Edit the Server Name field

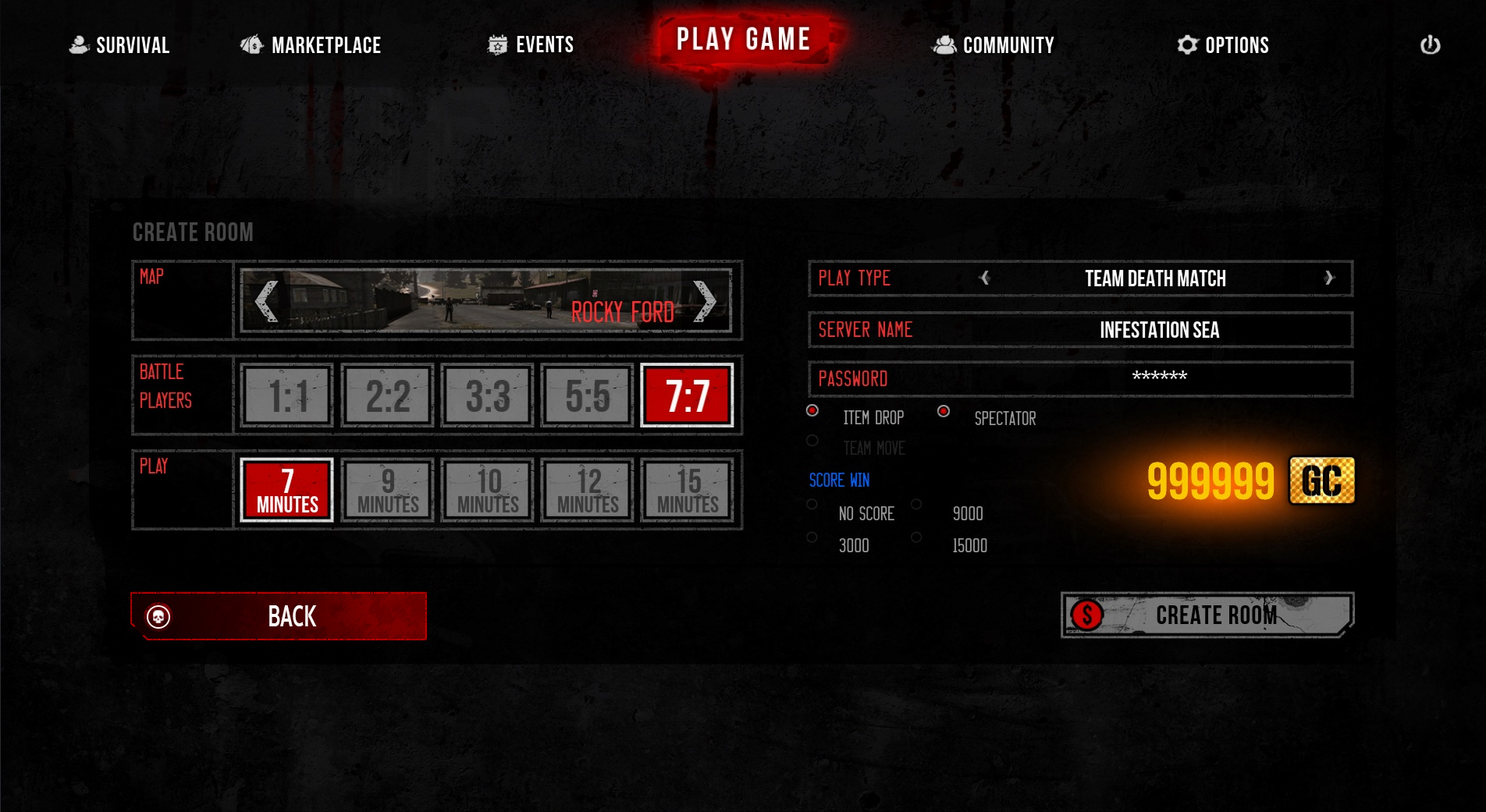point(1159,330)
